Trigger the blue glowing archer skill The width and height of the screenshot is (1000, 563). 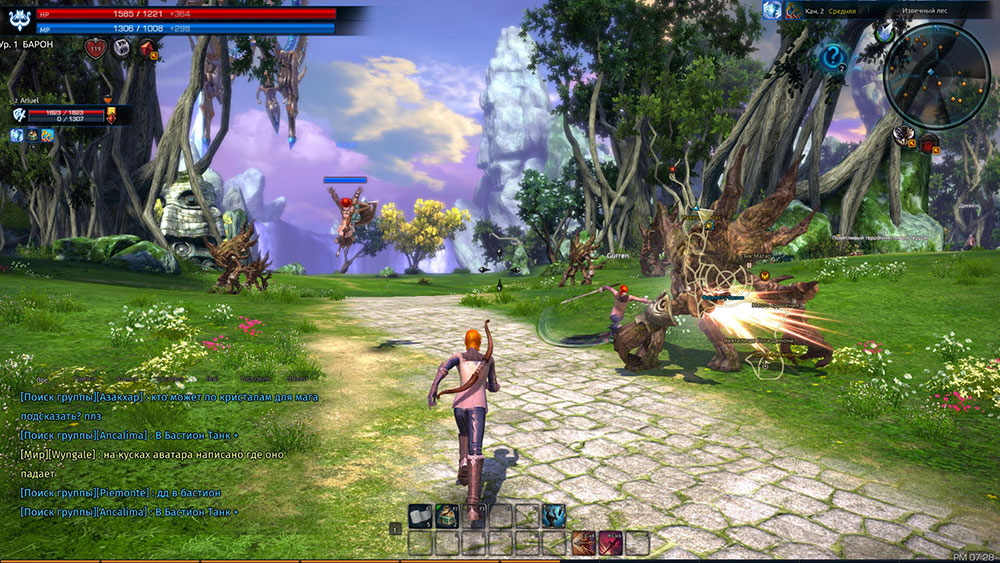pyautogui.click(x=553, y=516)
